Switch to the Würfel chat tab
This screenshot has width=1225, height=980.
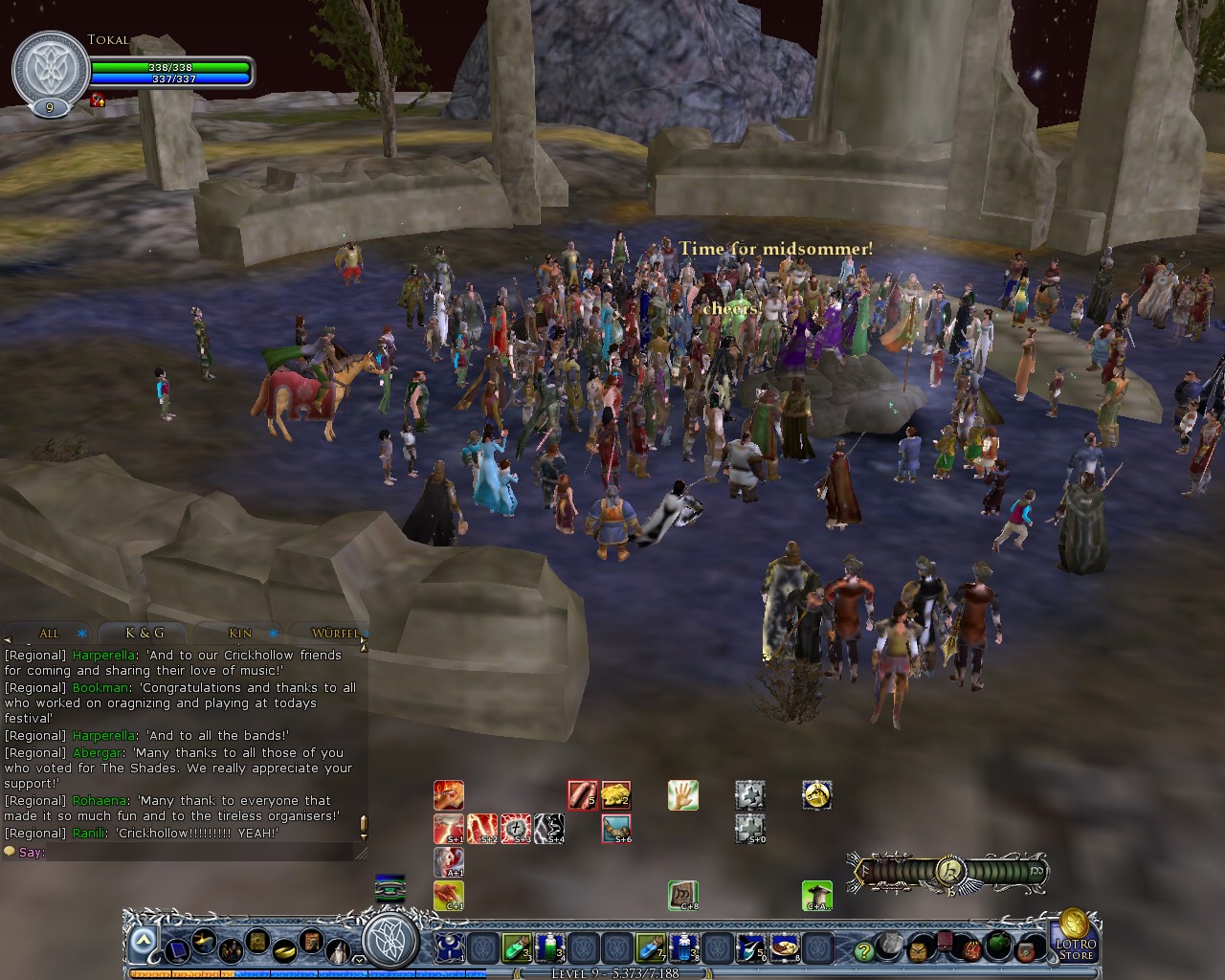[x=335, y=633]
